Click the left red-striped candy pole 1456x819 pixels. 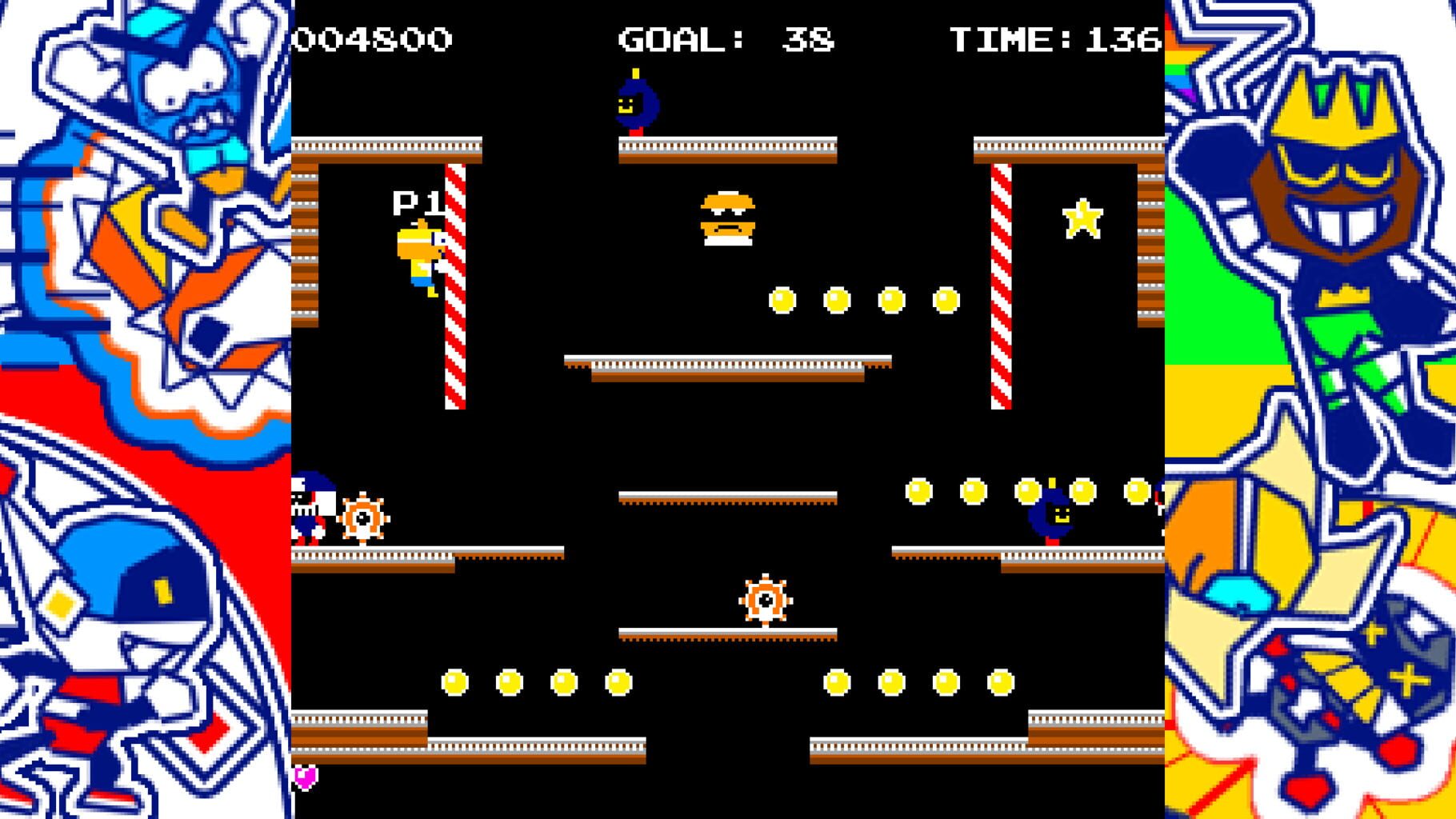tap(454, 288)
